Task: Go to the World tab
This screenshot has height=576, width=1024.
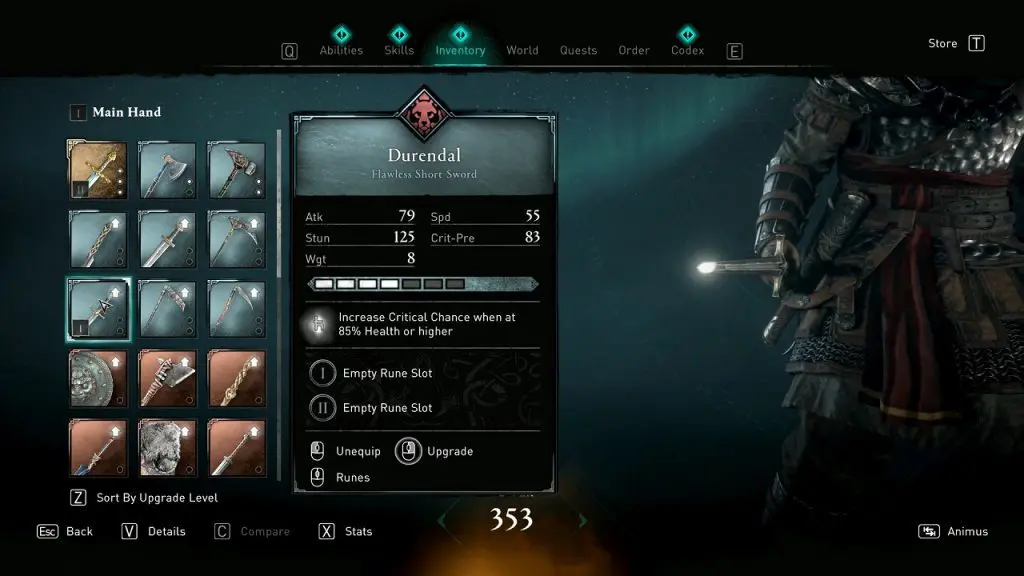Action: pos(522,50)
